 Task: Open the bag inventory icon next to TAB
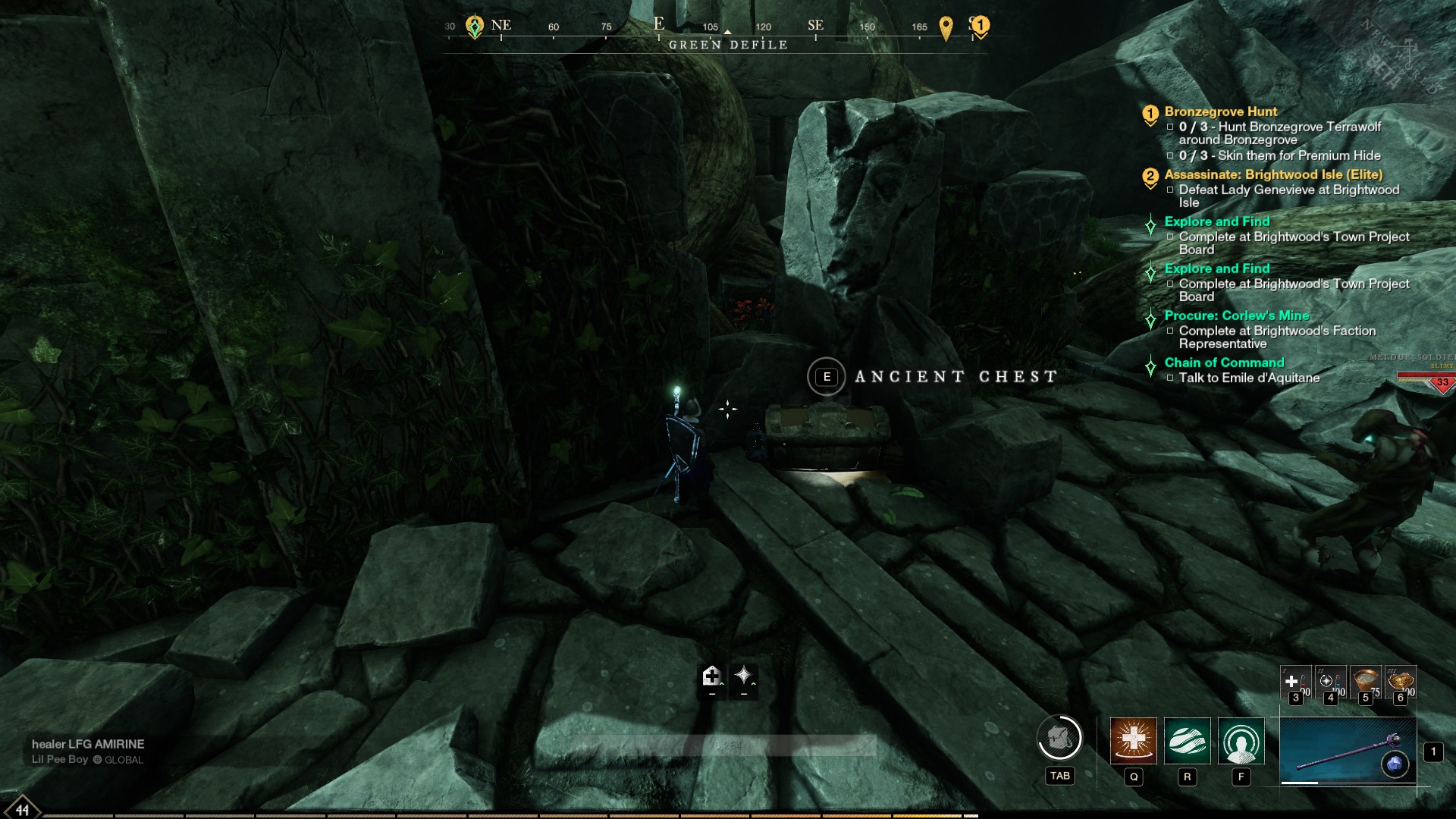pyautogui.click(x=1059, y=736)
